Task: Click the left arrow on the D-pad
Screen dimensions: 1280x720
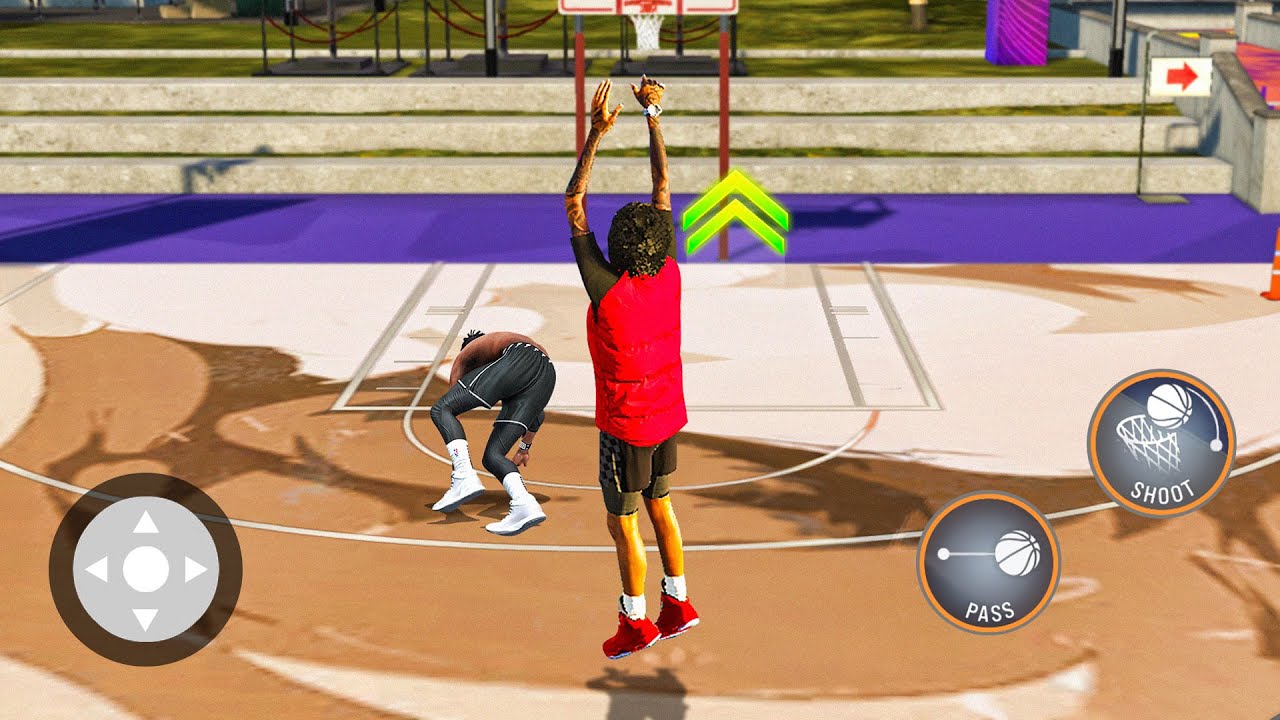Action: coord(97,570)
